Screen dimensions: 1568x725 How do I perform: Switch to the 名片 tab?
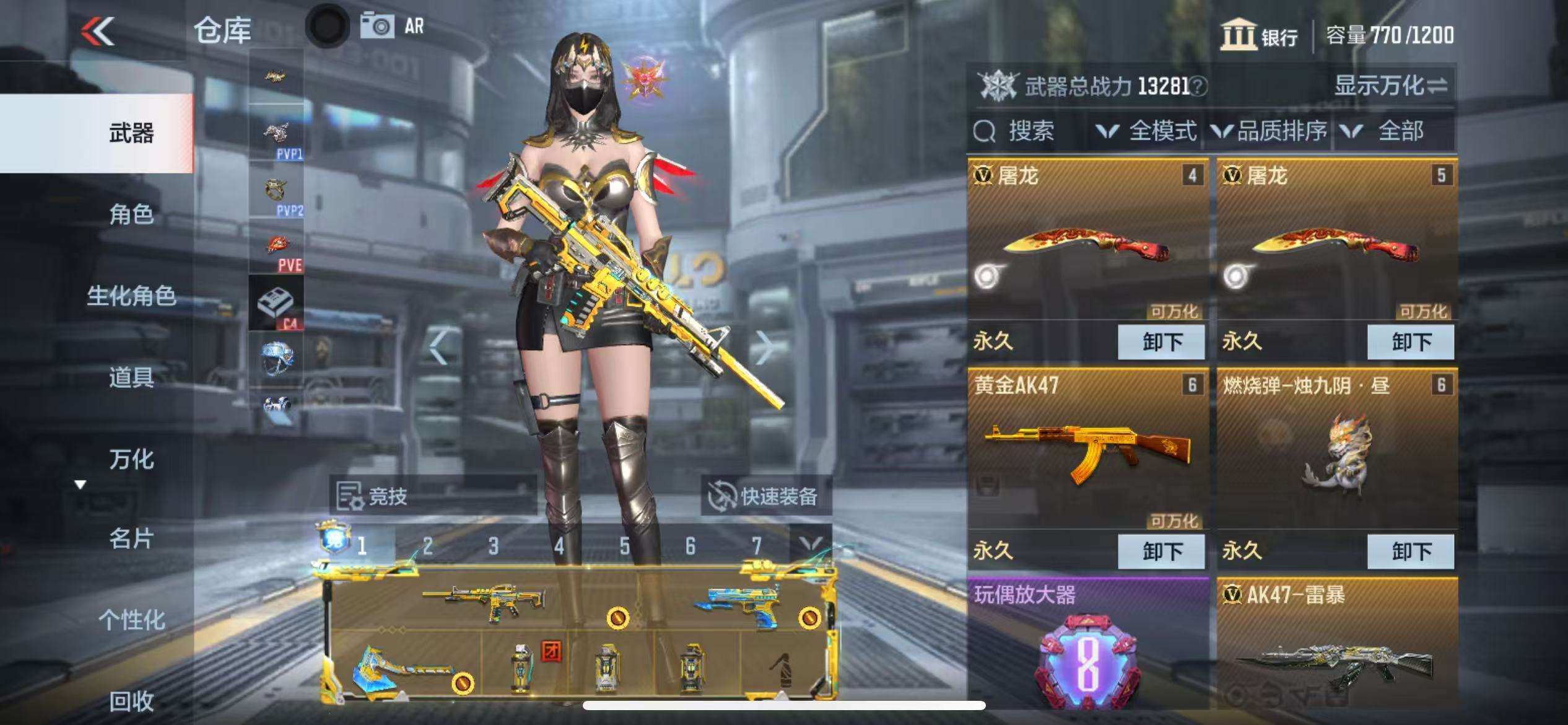click(131, 538)
